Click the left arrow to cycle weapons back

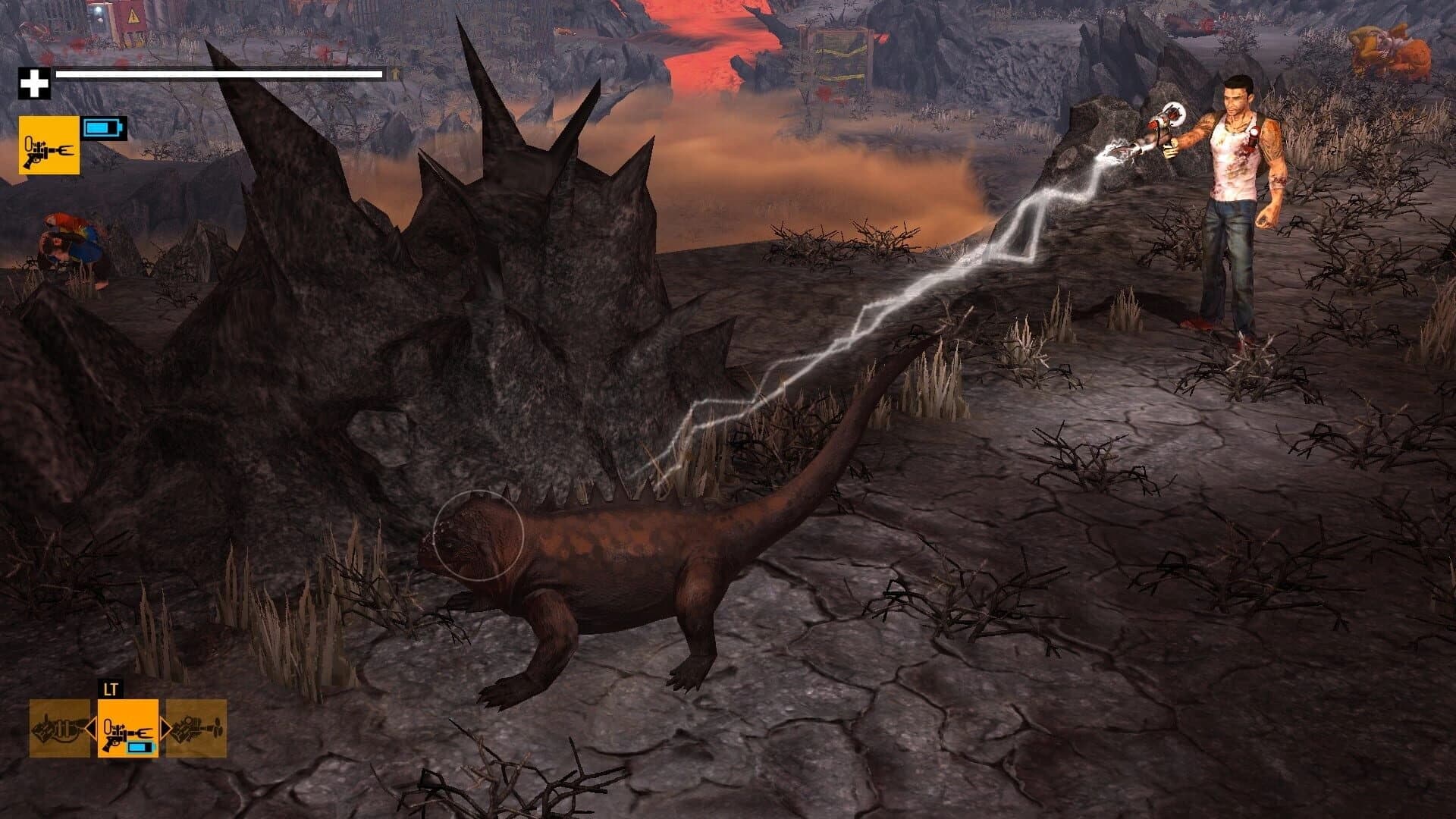[93, 728]
